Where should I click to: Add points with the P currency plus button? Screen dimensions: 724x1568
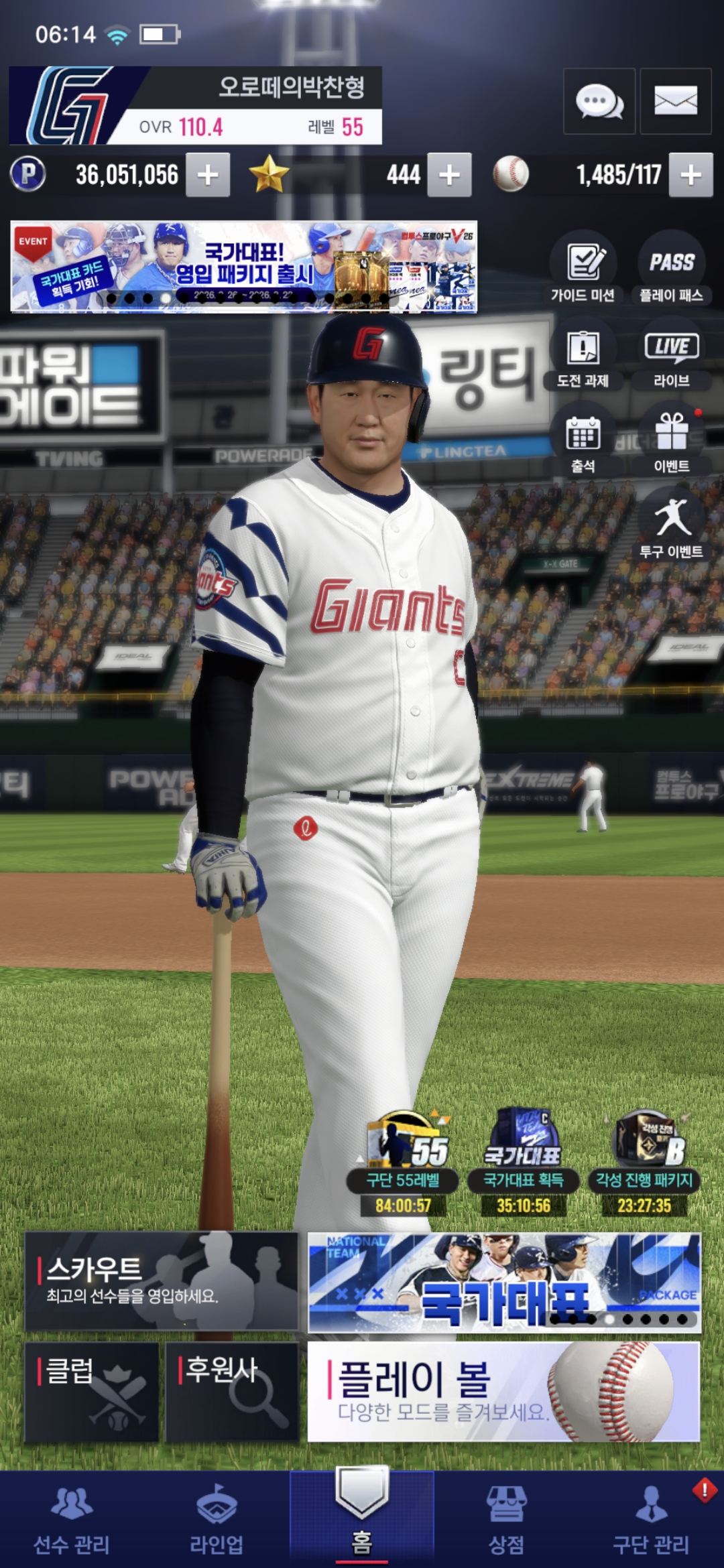point(208,175)
